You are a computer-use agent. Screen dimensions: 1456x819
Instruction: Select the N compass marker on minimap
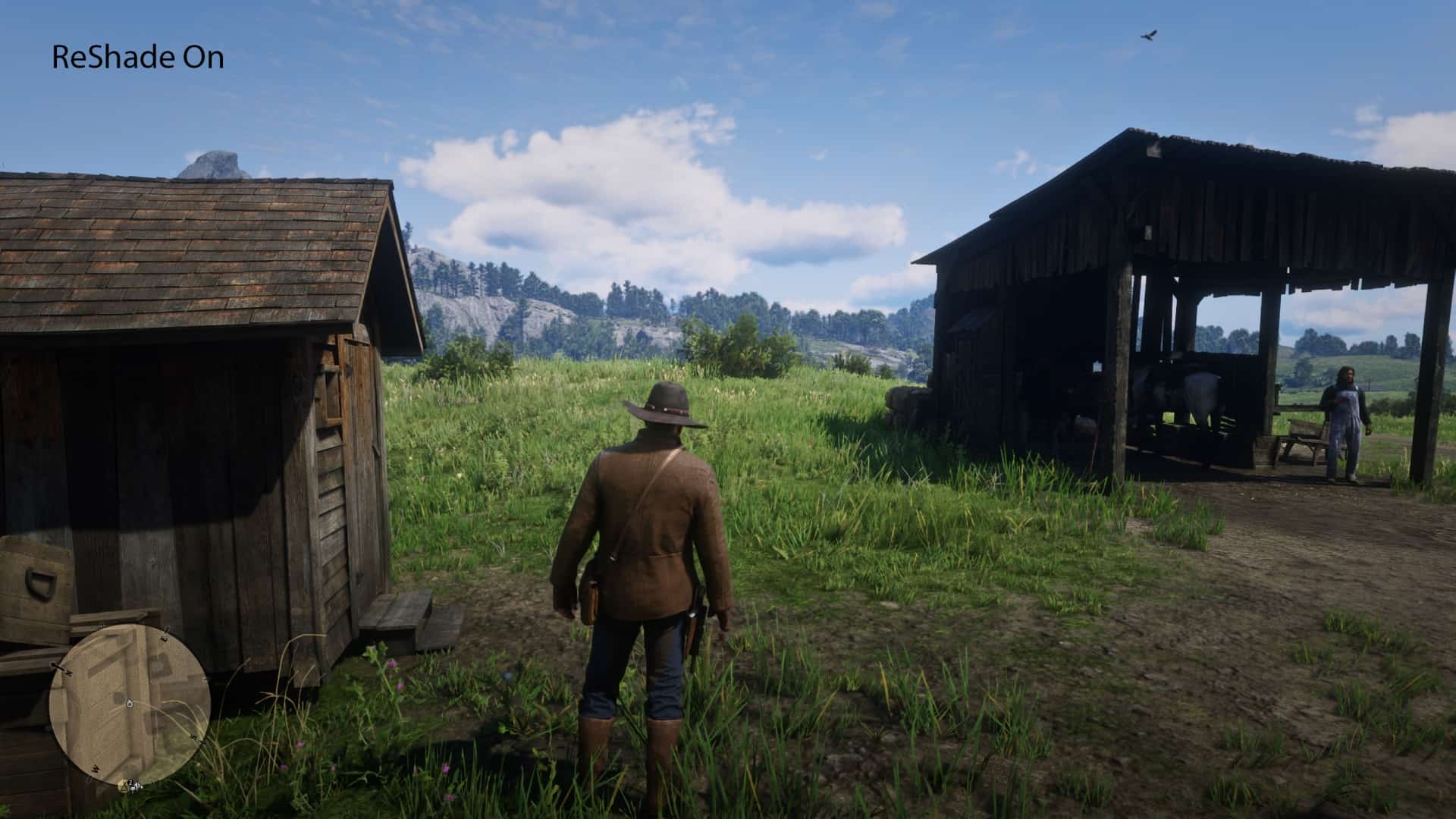(x=68, y=672)
